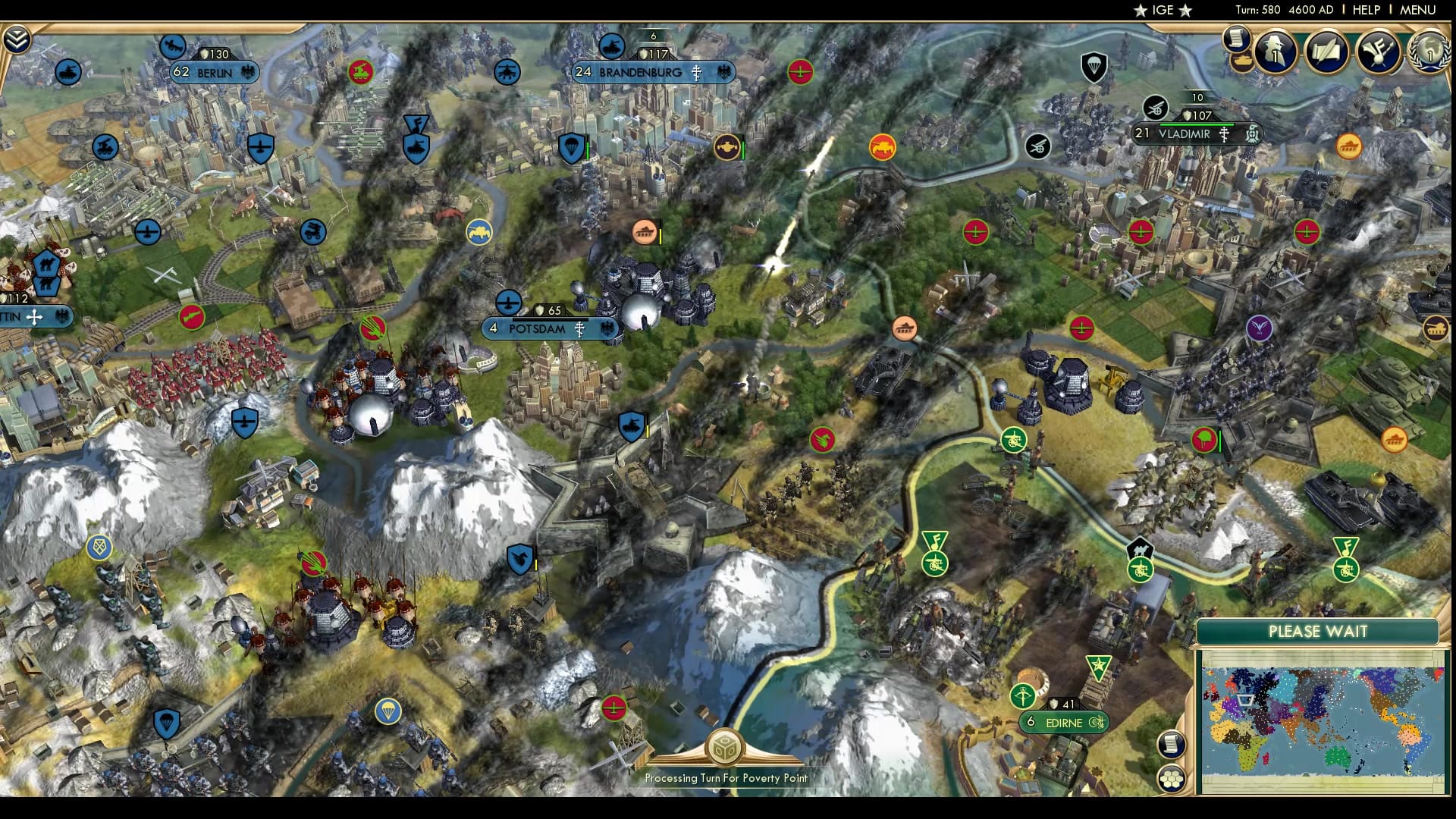Select the hex grid strategic view icon
Viewport: 1456px width, 819px height.
(1172, 777)
